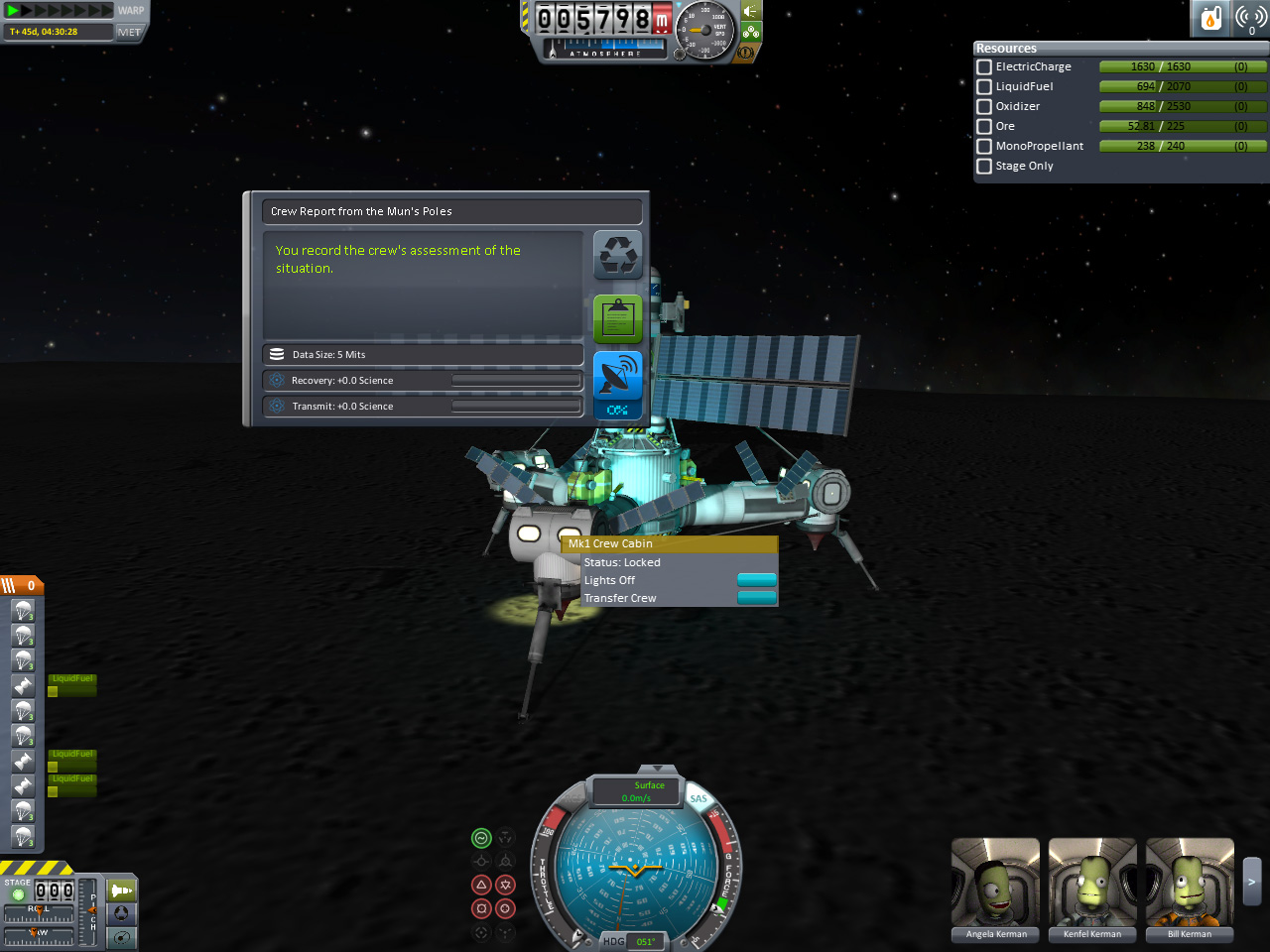Screen dimensions: 1270x952
Task: Tick the ElectricCharge resource checkbox
Action: pos(984,67)
